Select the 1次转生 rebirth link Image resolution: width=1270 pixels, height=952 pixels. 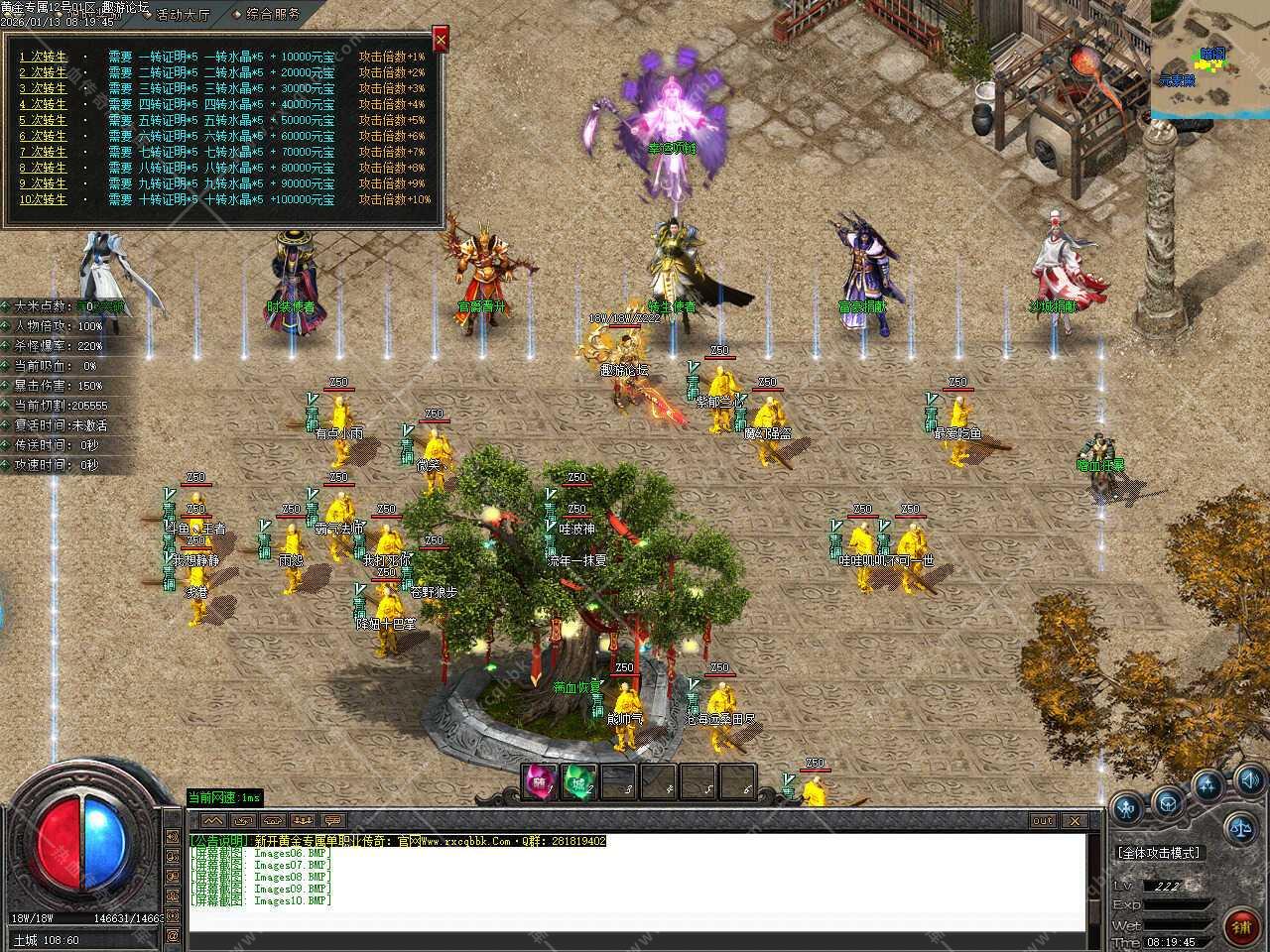pos(44,57)
